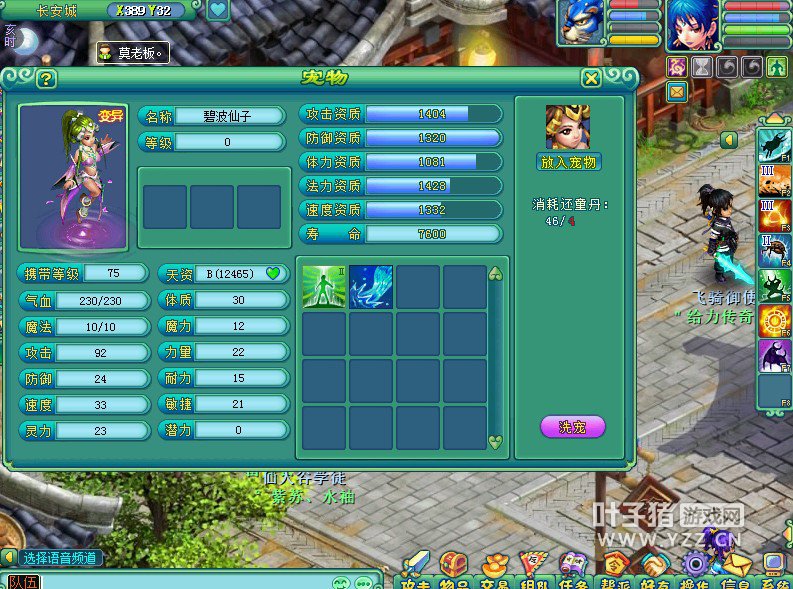Open the mail envelope under the buff icons
This screenshot has height=589, width=793.
tap(677, 92)
